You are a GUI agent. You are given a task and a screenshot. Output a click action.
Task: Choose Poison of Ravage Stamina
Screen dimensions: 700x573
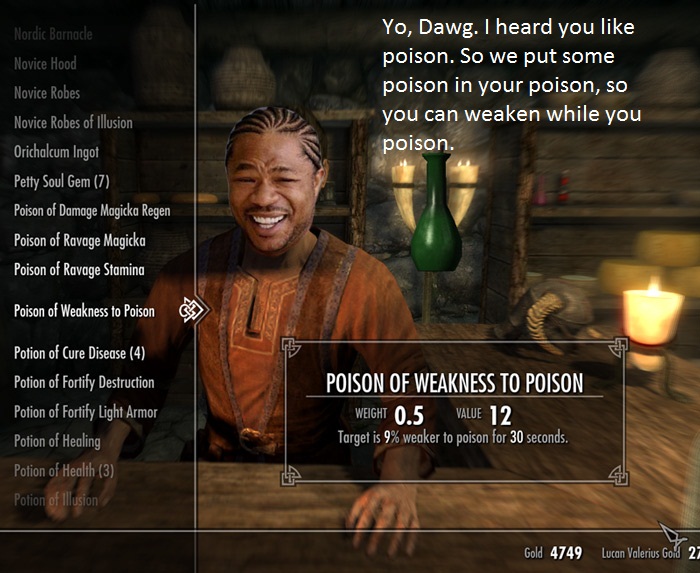[x=79, y=270]
